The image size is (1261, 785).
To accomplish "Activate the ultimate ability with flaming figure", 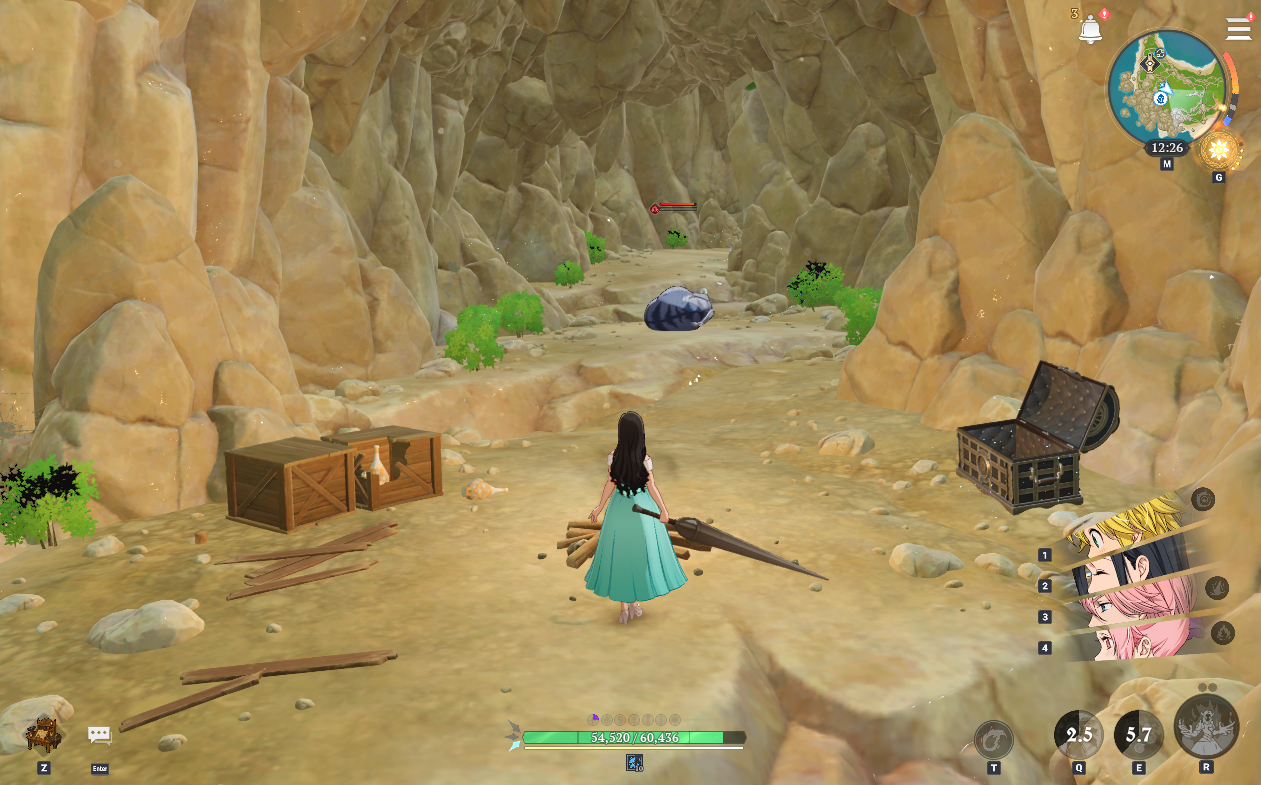I will pyautogui.click(x=1206, y=726).
